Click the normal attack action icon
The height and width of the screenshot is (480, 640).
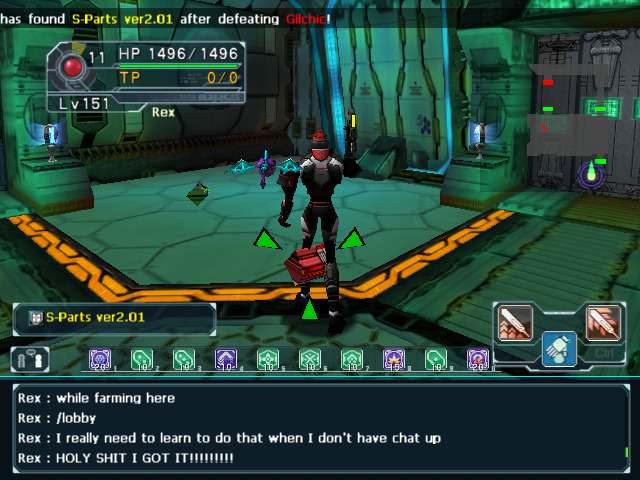(x=515, y=322)
